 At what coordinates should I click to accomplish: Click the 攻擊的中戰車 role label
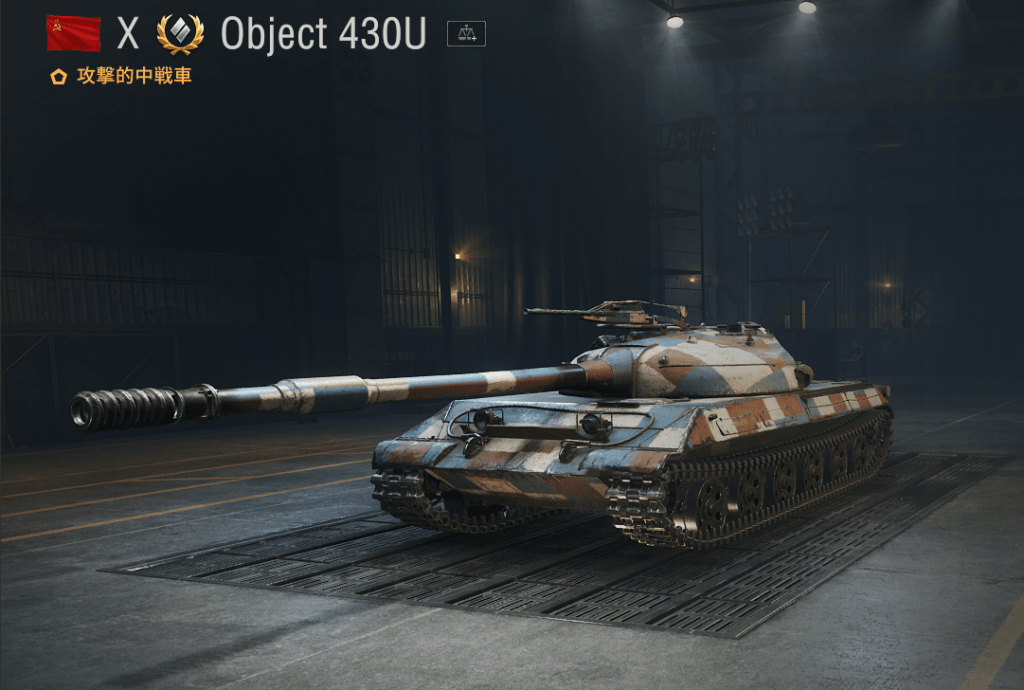click(x=133, y=76)
